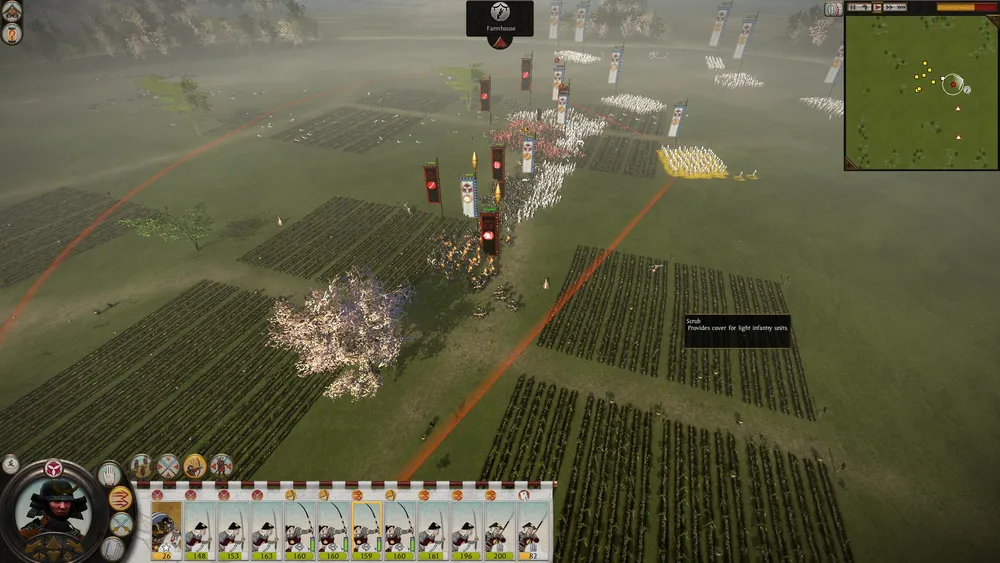This screenshot has width=1000, height=563.
Task: Click the crossed arrows ability icon
Action: click(168, 466)
